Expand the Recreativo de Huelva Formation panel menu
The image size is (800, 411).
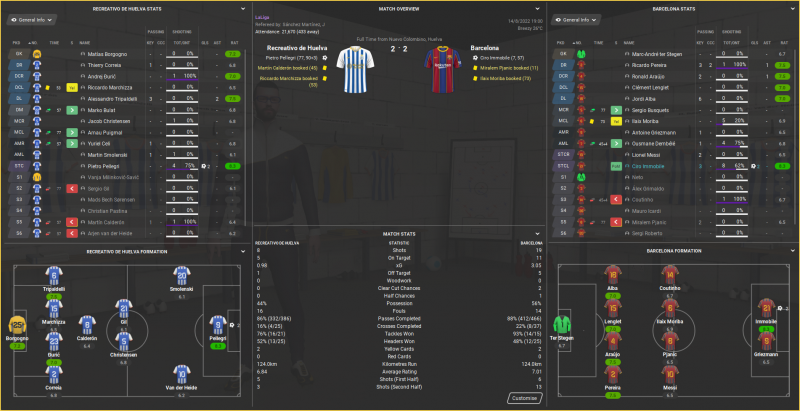(x=242, y=251)
